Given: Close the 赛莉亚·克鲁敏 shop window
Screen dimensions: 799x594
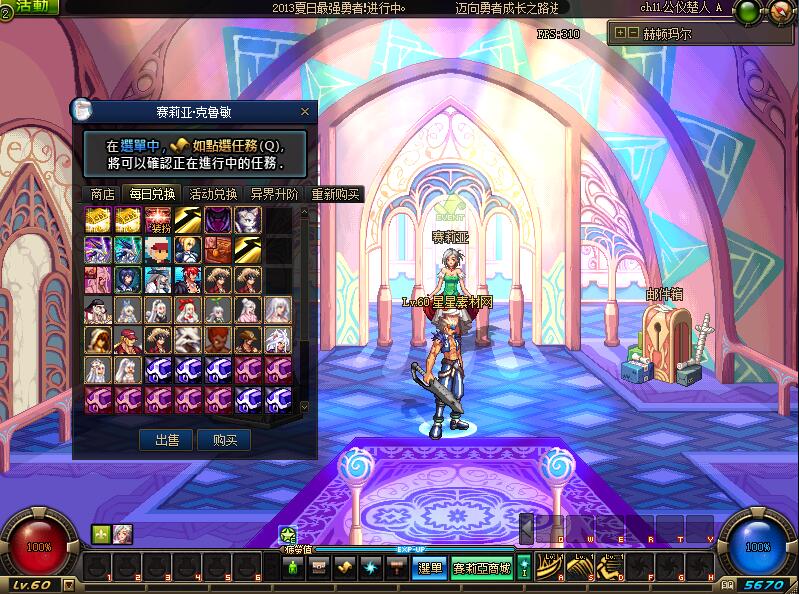Looking at the screenshot, I should 305,112.
